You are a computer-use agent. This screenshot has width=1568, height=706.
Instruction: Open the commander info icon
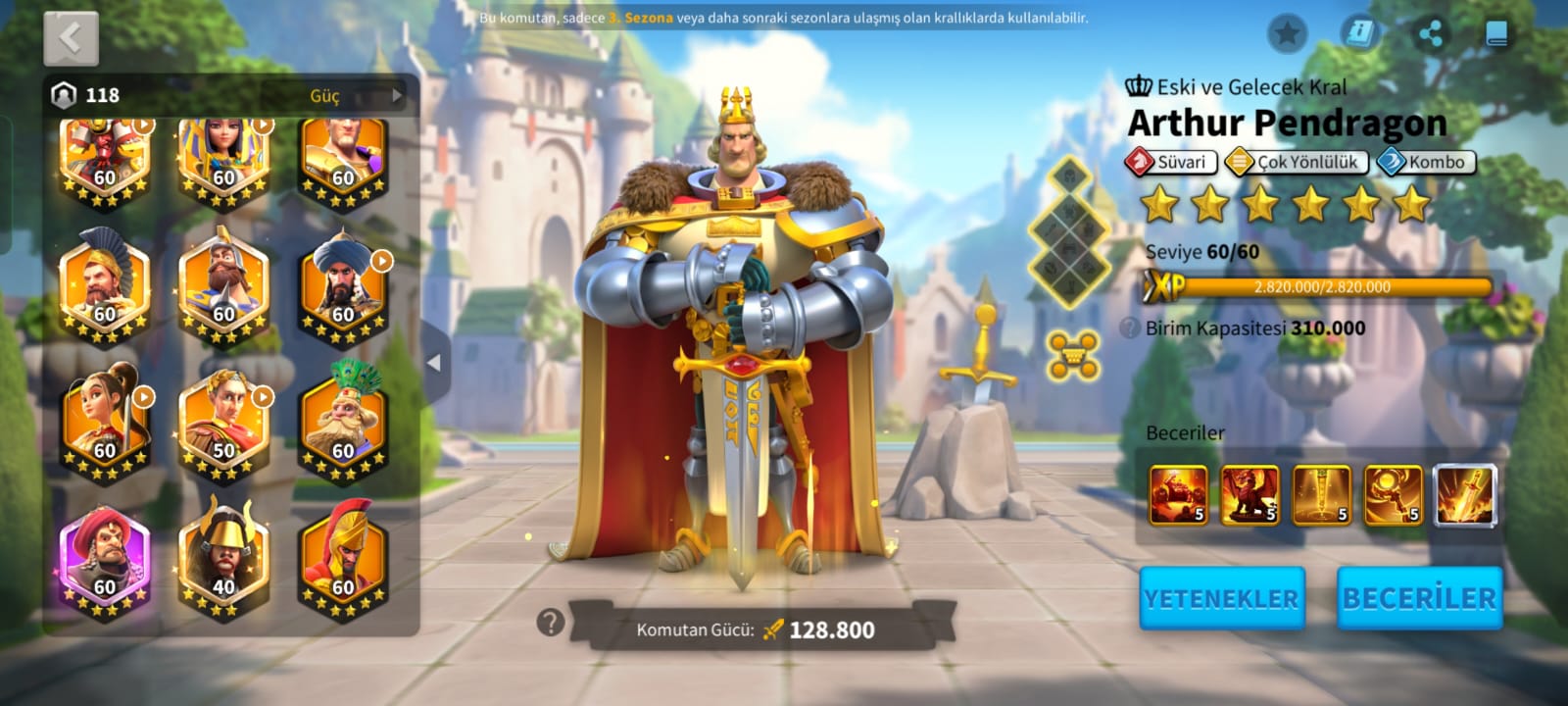click(1359, 34)
